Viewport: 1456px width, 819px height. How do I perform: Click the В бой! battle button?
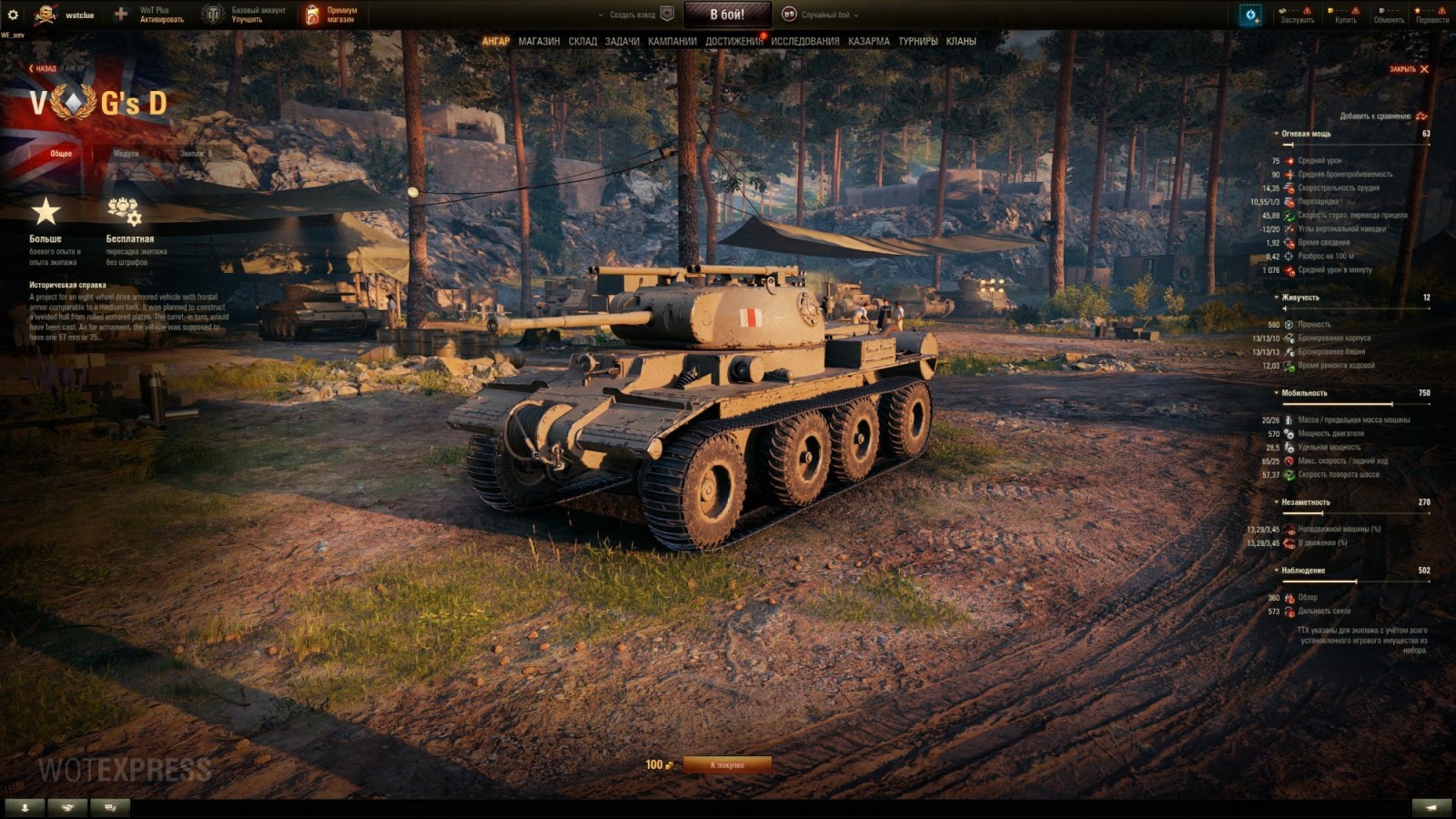click(727, 15)
